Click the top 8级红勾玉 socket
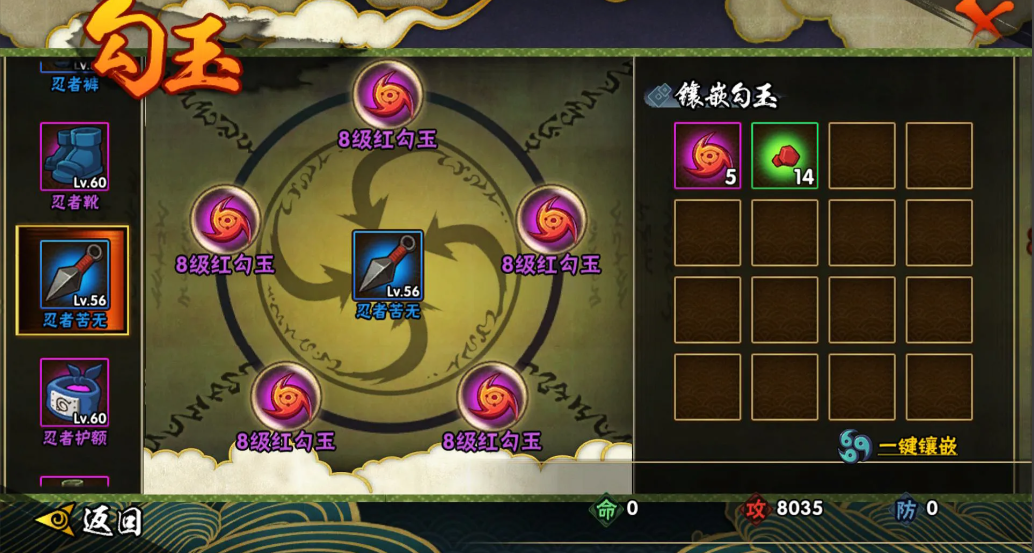Viewport: 1034px width, 553px height. 388,95
